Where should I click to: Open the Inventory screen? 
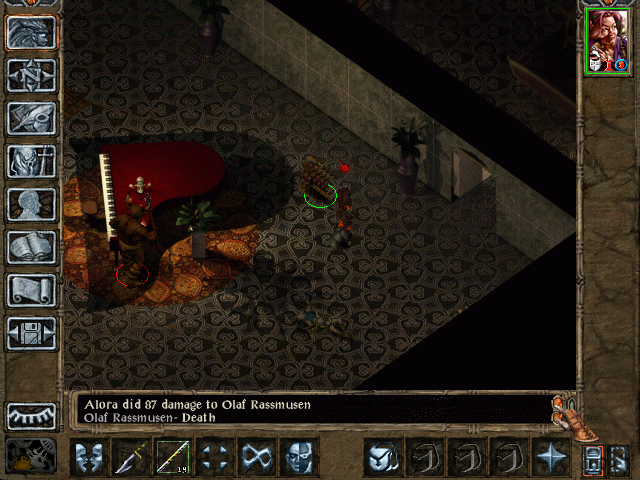click(32, 161)
